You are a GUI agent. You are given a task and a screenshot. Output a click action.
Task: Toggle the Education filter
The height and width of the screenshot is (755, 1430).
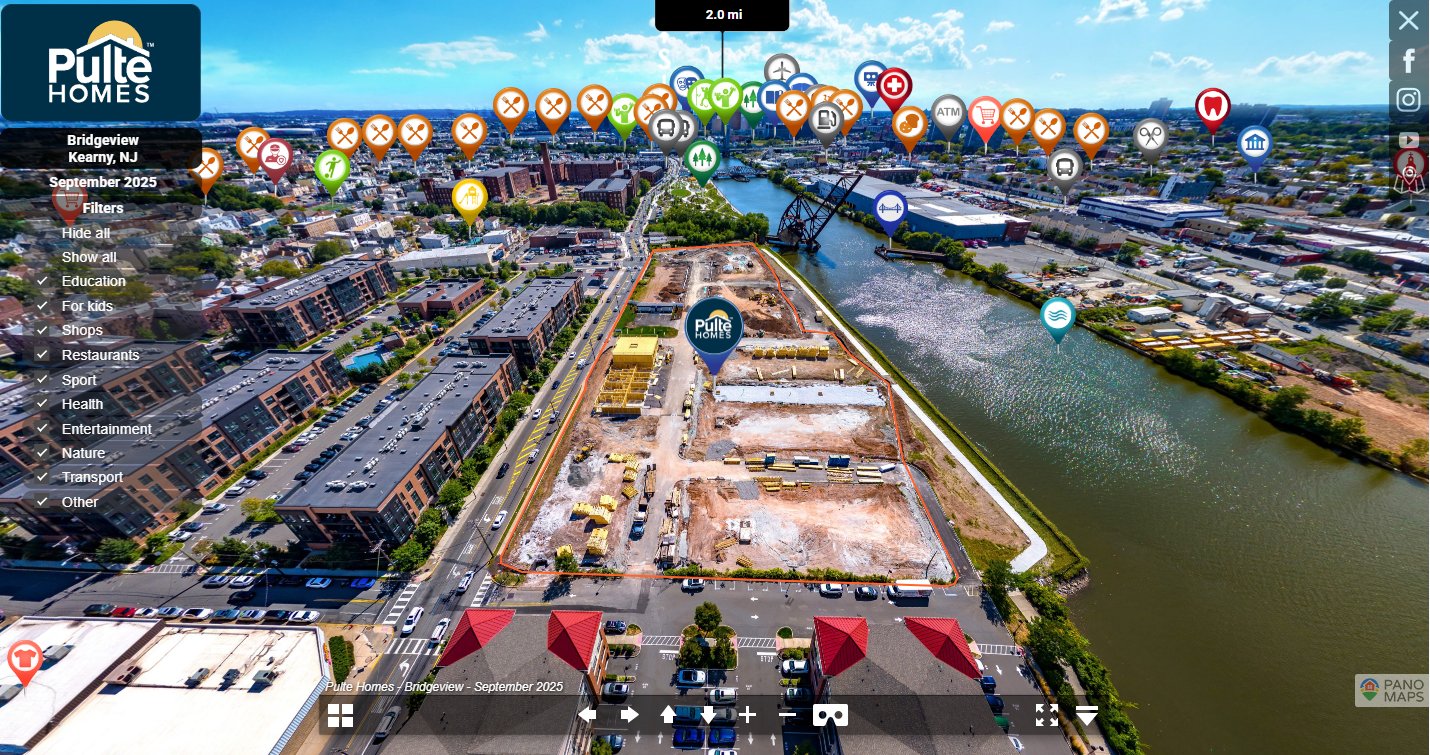pos(93,281)
